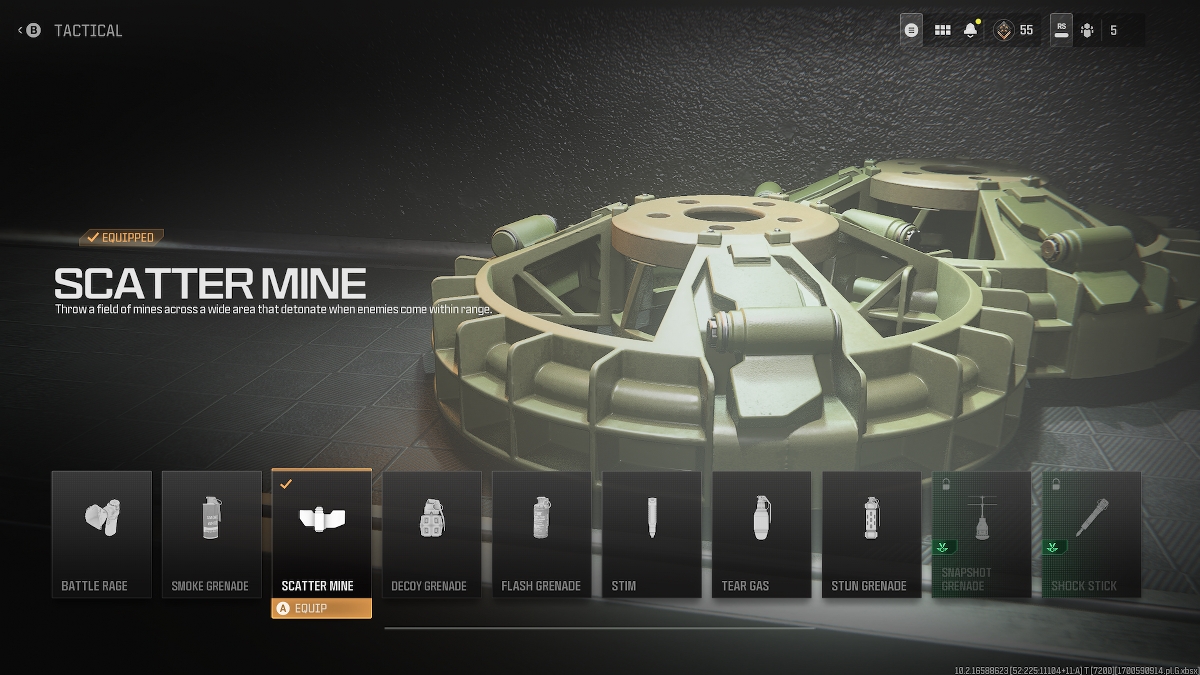Pick the Tear Gas tile
This screenshot has height=675, width=1200.
click(x=762, y=534)
